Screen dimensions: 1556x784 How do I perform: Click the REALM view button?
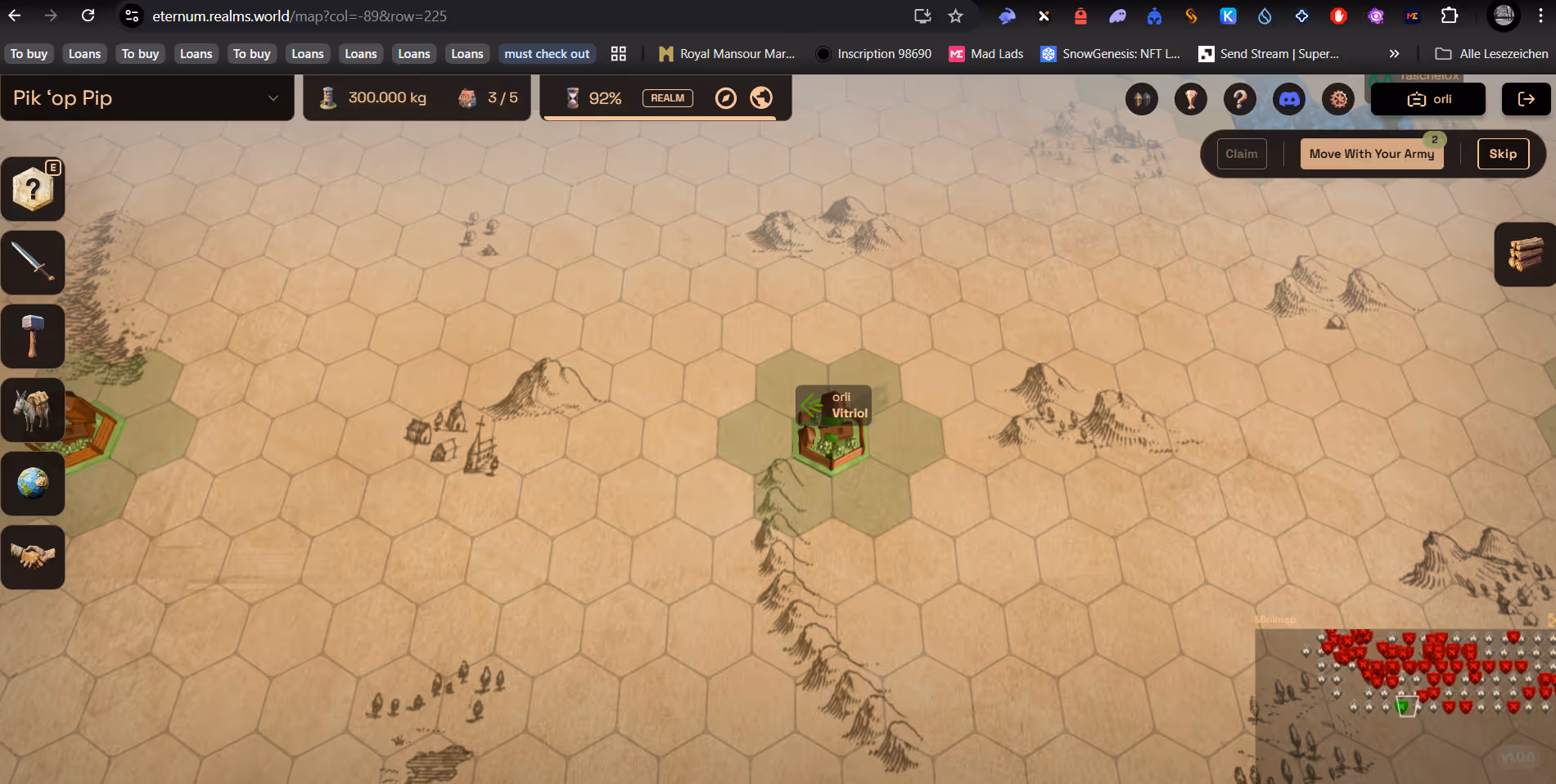[x=667, y=98]
